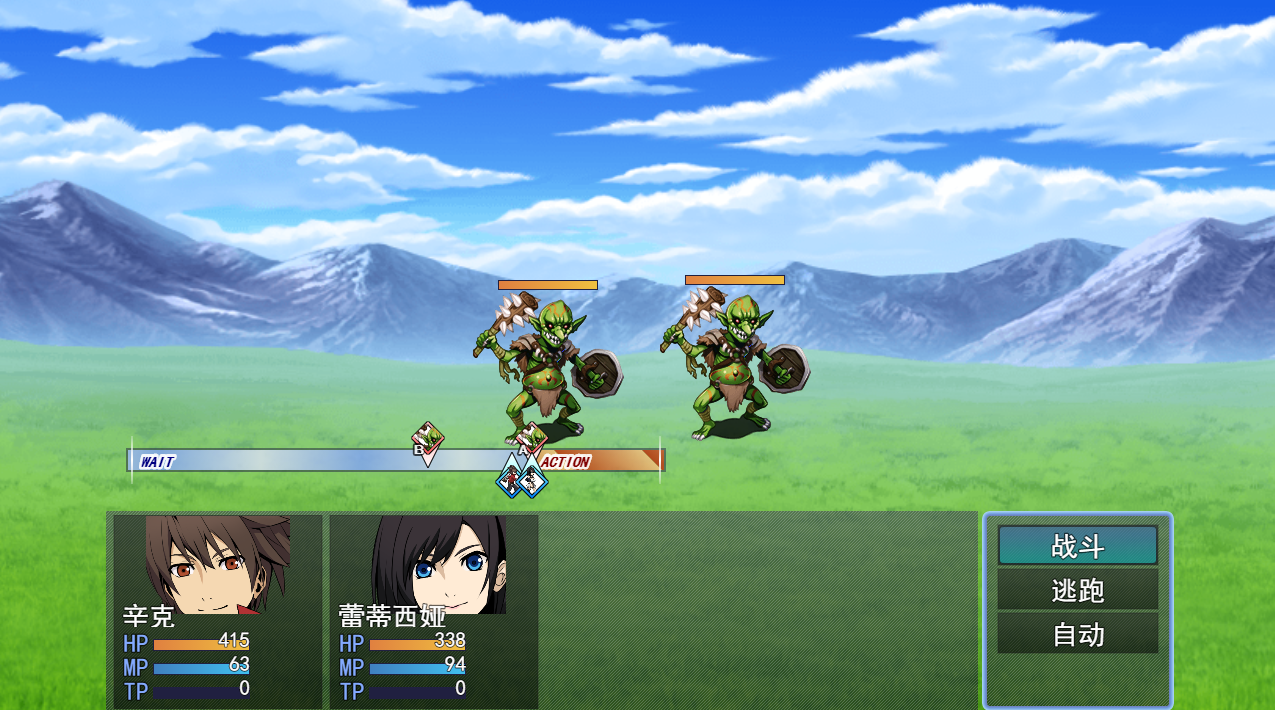This screenshot has height=710, width=1275.
Task: Choose the 逃跑 (Escape) option
Action: [1077, 590]
